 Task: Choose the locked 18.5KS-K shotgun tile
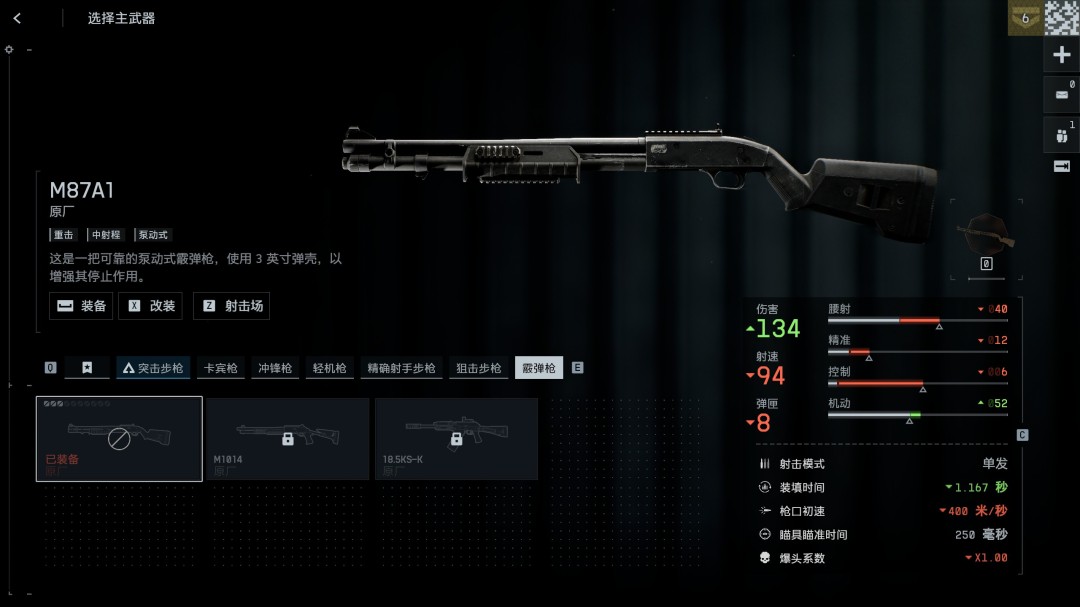[x=456, y=438]
